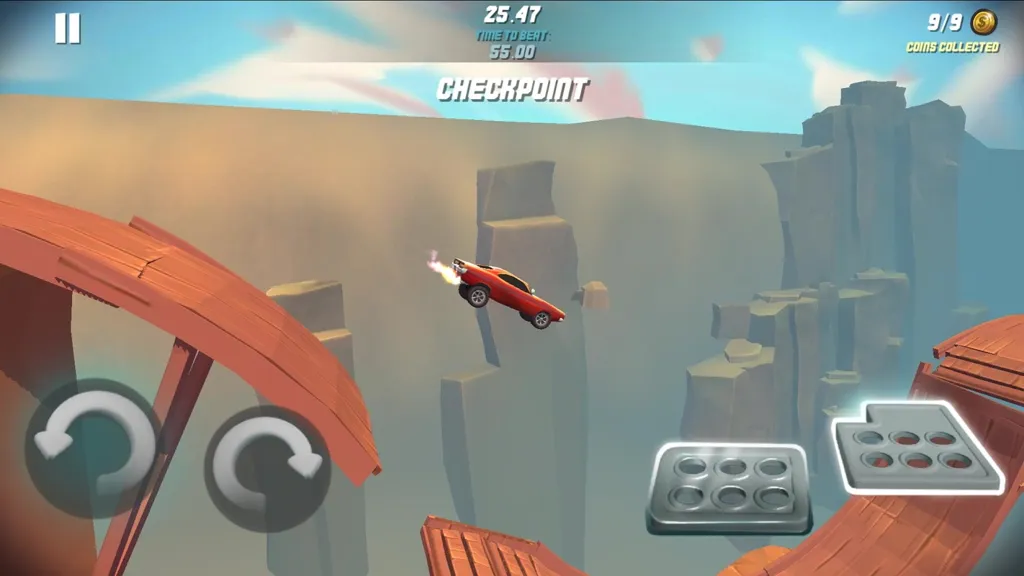
Task: Pause the game
Action: coord(67,28)
